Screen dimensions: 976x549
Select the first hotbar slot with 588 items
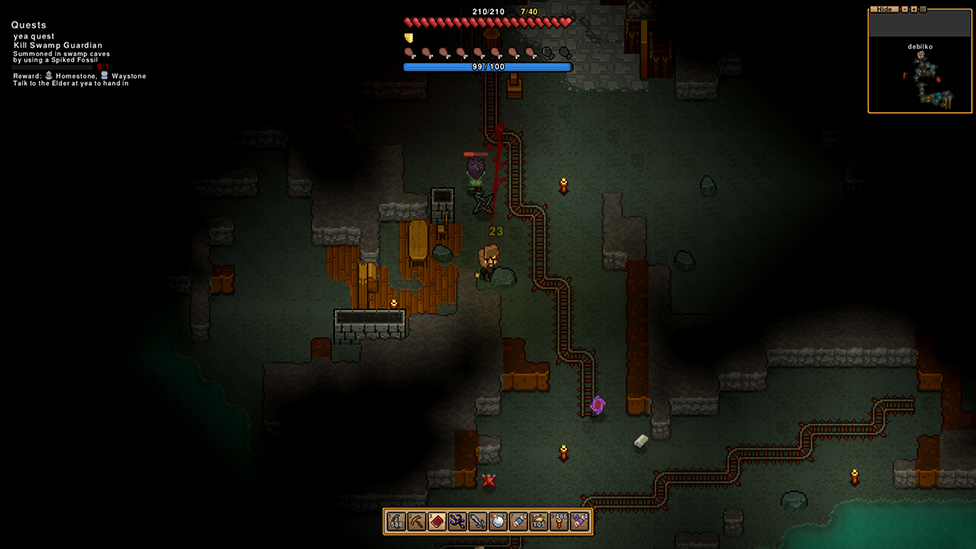pyautogui.click(x=396, y=521)
